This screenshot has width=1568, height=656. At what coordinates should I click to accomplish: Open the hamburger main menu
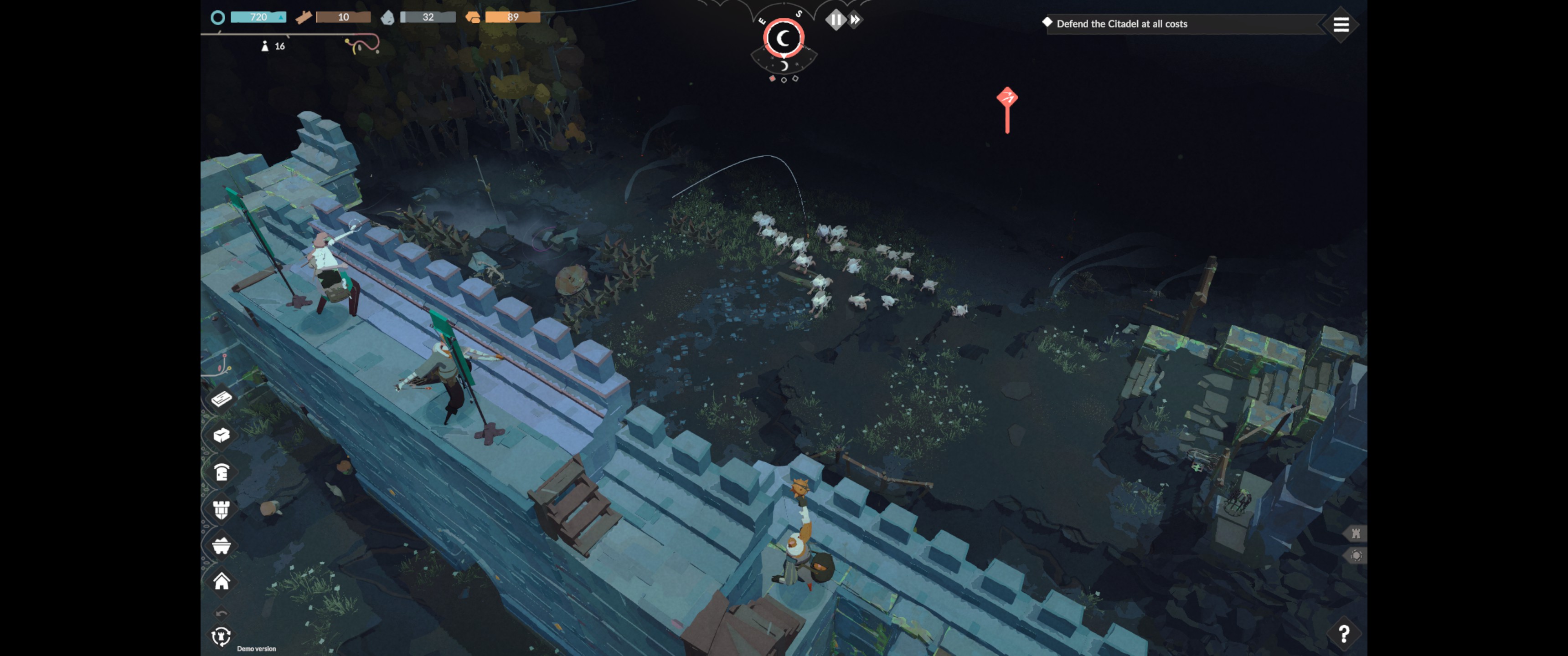[1341, 25]
